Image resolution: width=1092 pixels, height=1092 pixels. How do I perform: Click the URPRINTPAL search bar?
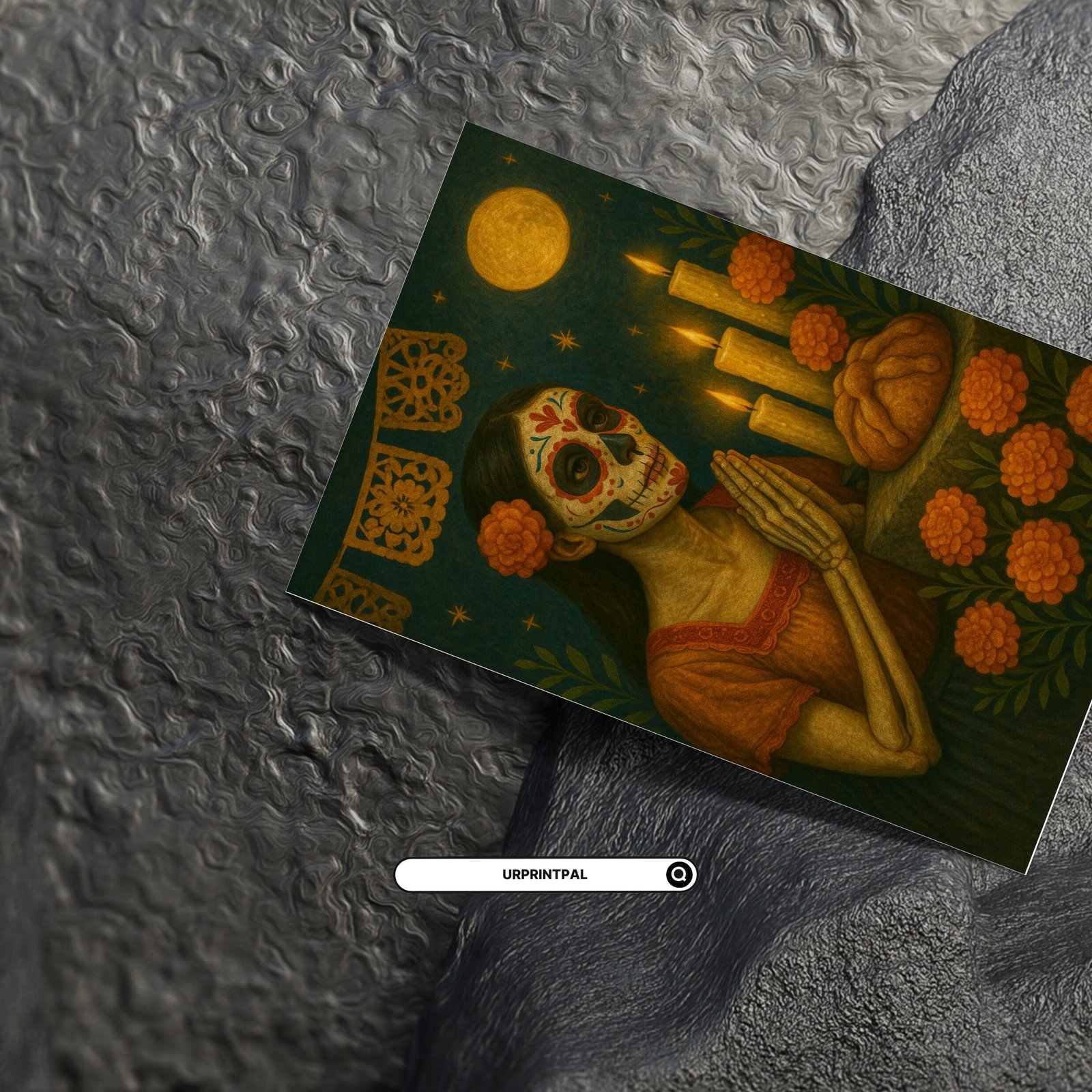click(532, 874)
